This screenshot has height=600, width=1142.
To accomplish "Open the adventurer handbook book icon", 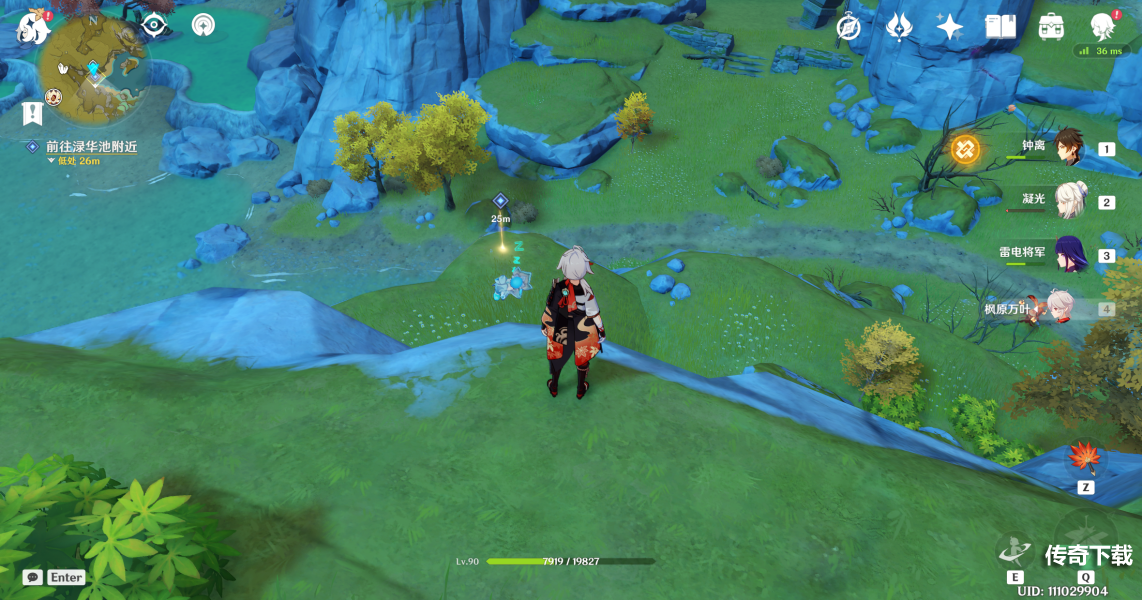I will pos(1000,27).
